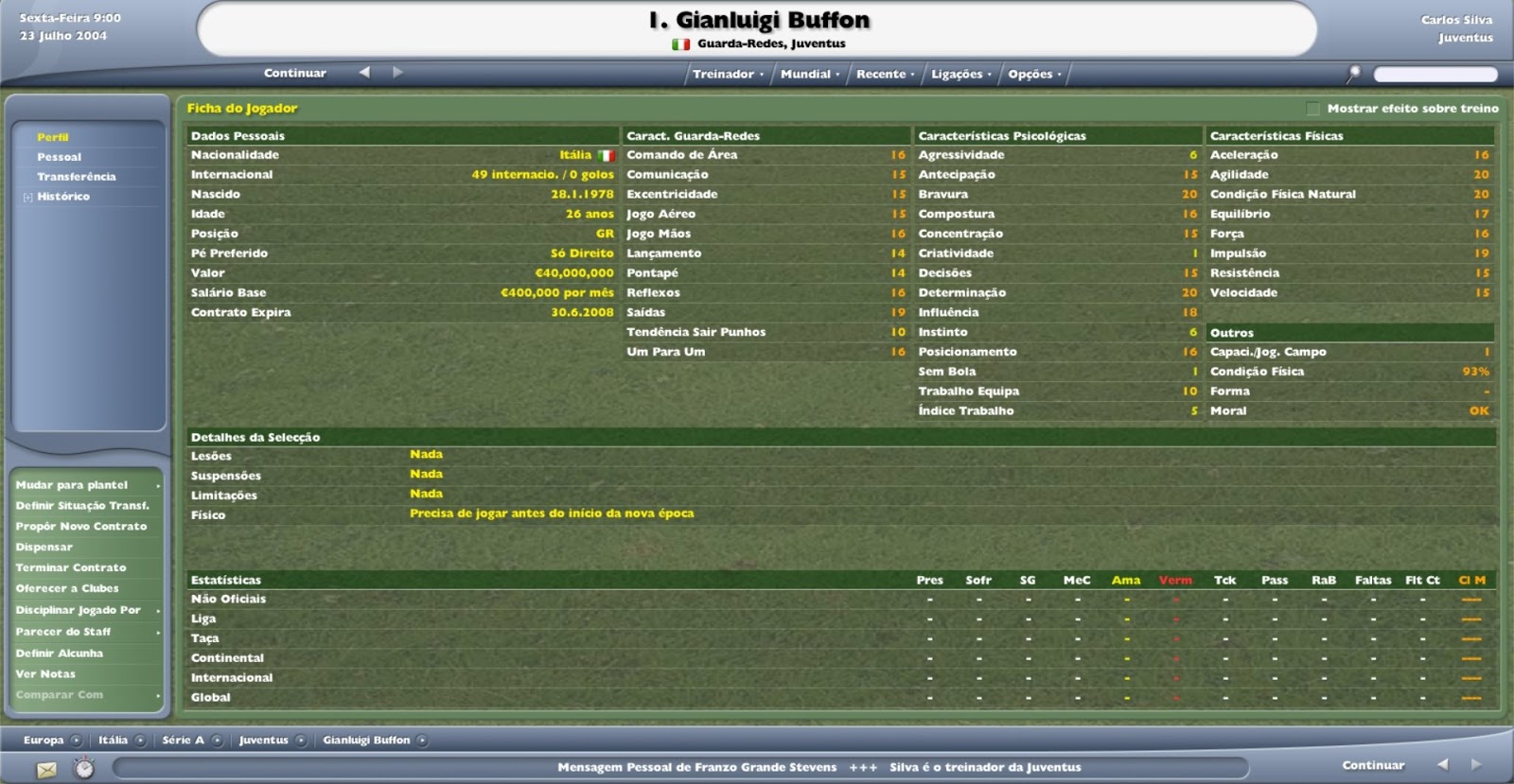Switch to the Pessoal sidebar tab
Viewport: 1514px width, 784px height.
60,156
